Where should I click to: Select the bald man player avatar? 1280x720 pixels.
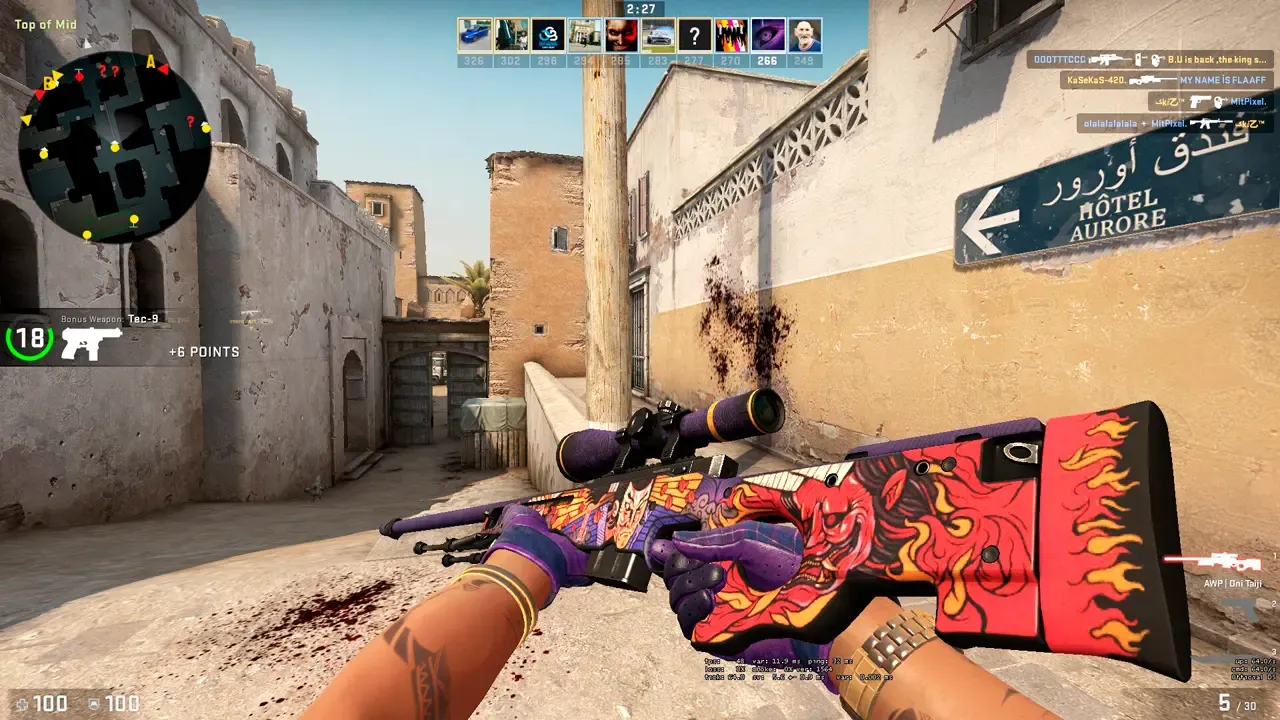pos(804,35)
